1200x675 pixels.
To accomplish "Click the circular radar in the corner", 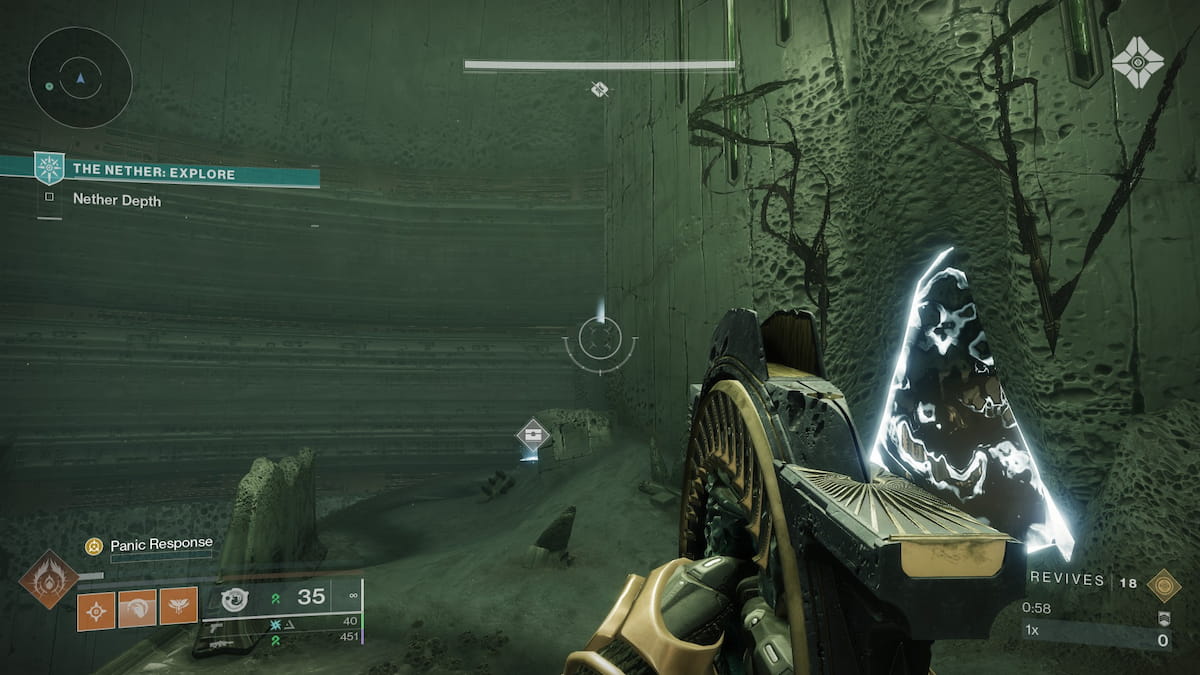I will [x=80, y=77].
